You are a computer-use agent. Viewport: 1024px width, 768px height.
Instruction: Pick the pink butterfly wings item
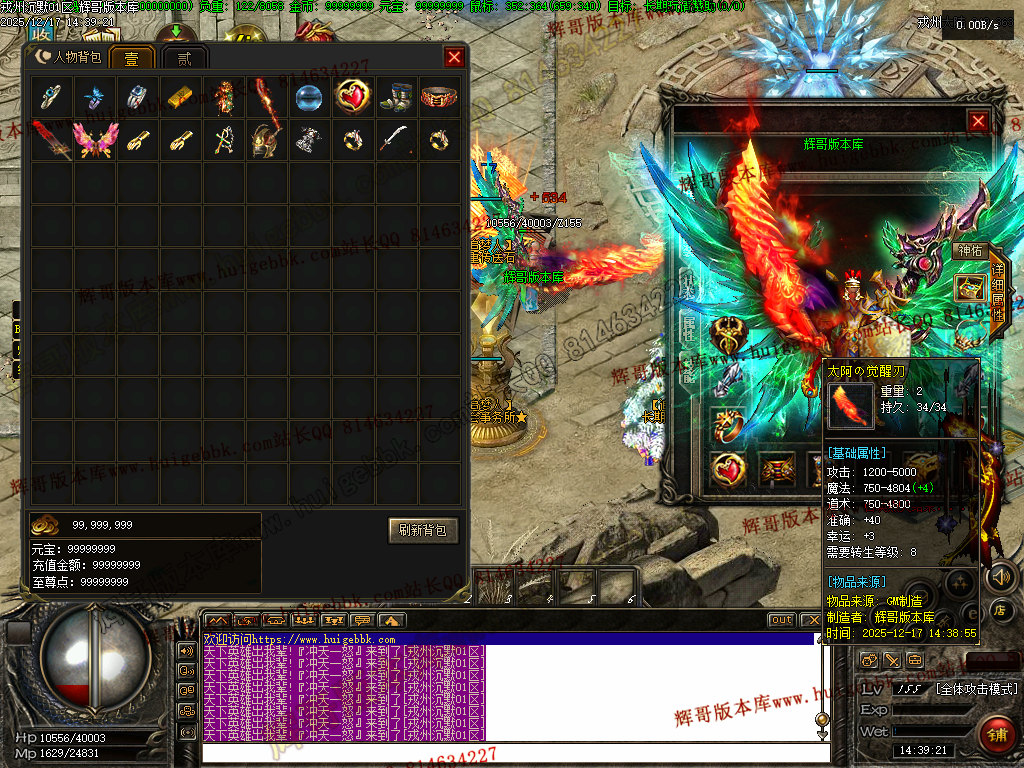(95, 140)
